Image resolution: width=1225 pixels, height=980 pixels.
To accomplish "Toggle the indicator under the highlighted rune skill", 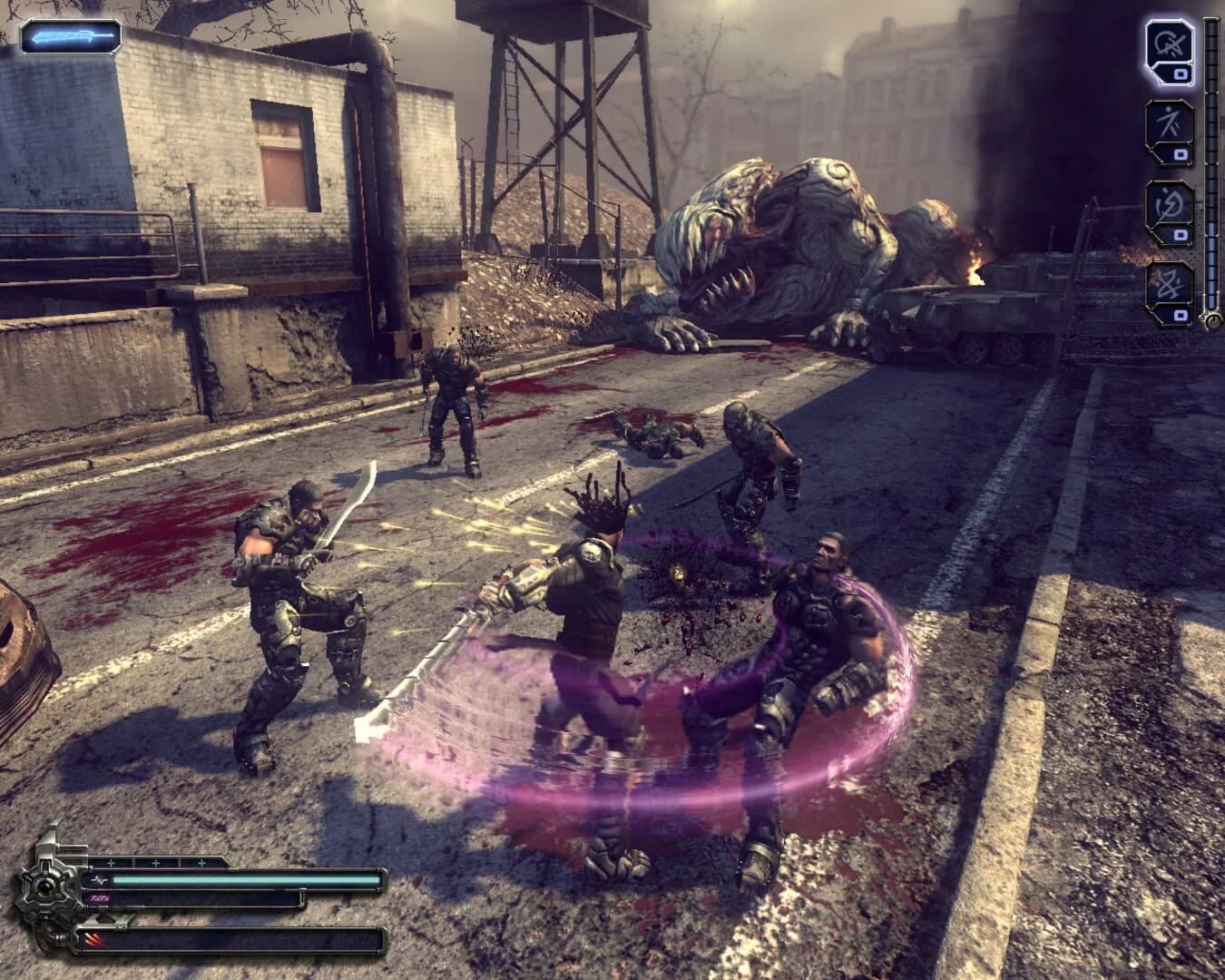I will tap(1181, 74).
